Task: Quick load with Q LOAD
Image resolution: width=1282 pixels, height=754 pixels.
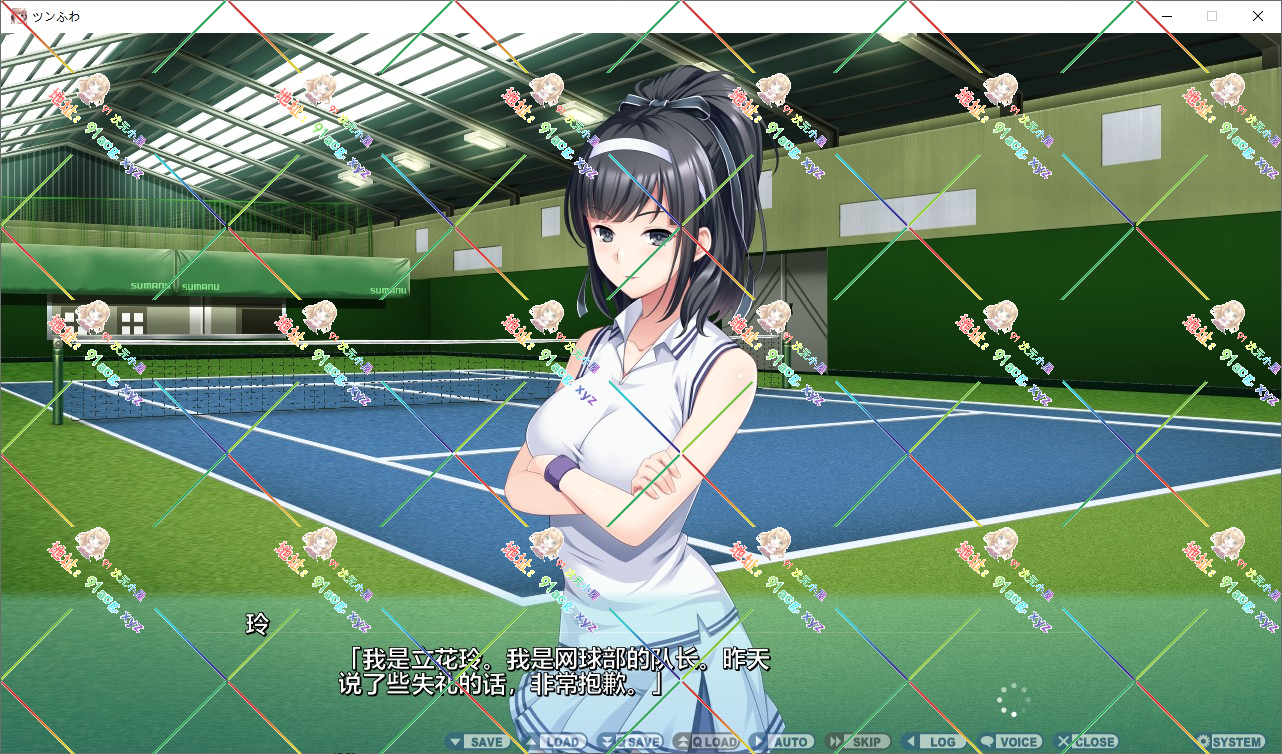Action: (706, 742)
